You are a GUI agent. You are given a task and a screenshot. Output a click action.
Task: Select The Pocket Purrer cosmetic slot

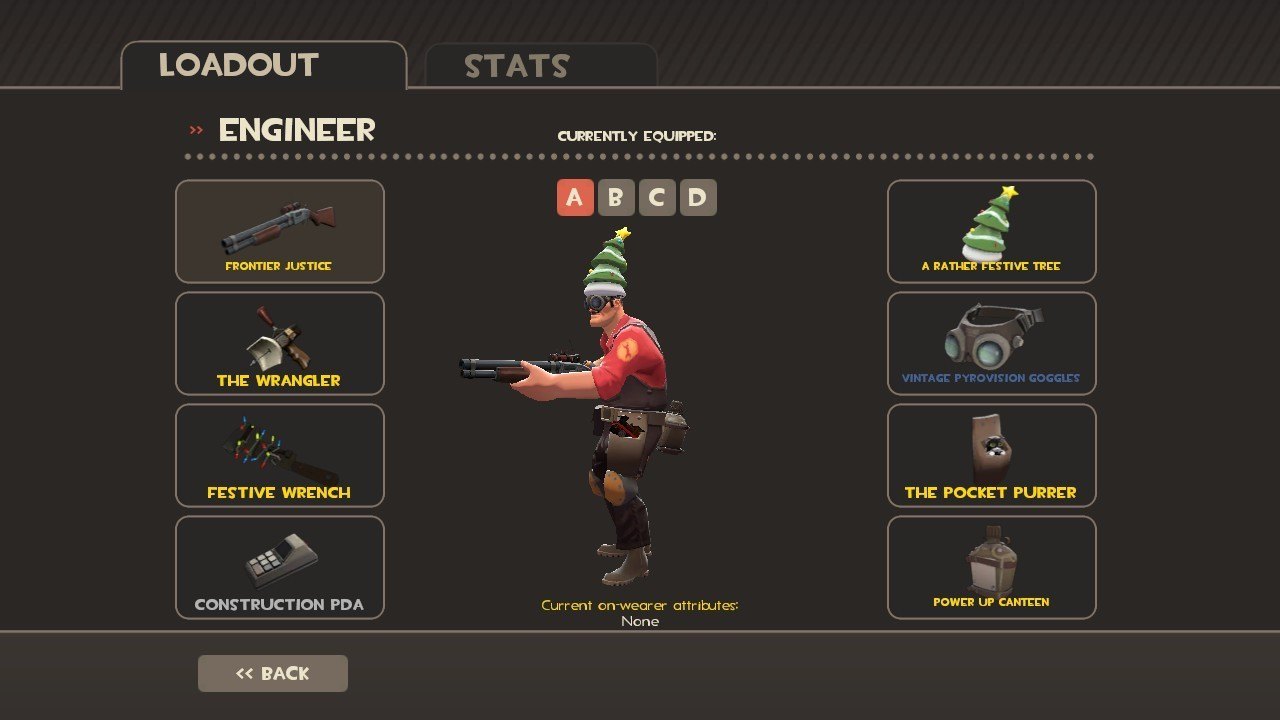(991, 455)
